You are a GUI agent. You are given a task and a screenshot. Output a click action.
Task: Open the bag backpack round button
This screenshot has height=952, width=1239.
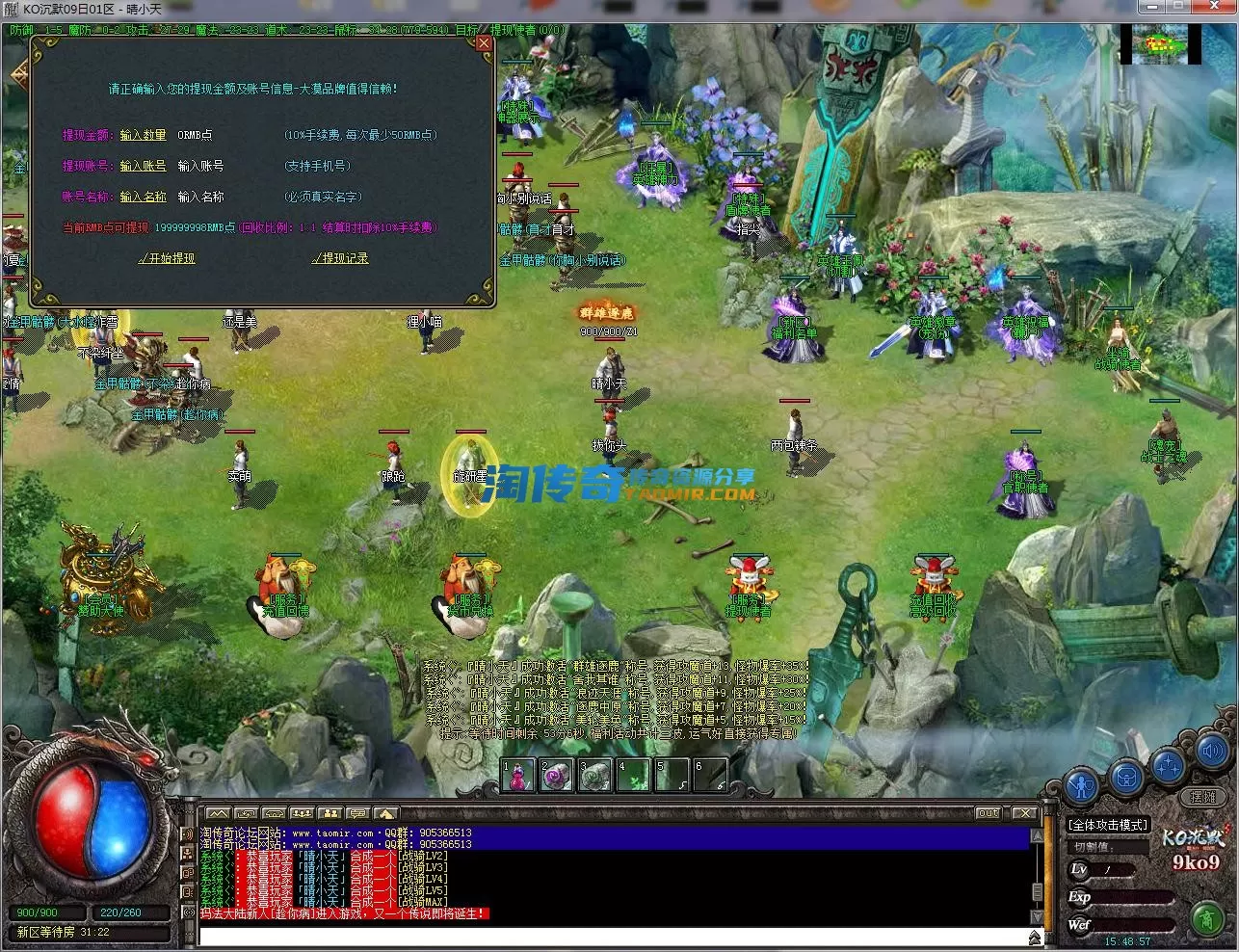point(1126,776)
